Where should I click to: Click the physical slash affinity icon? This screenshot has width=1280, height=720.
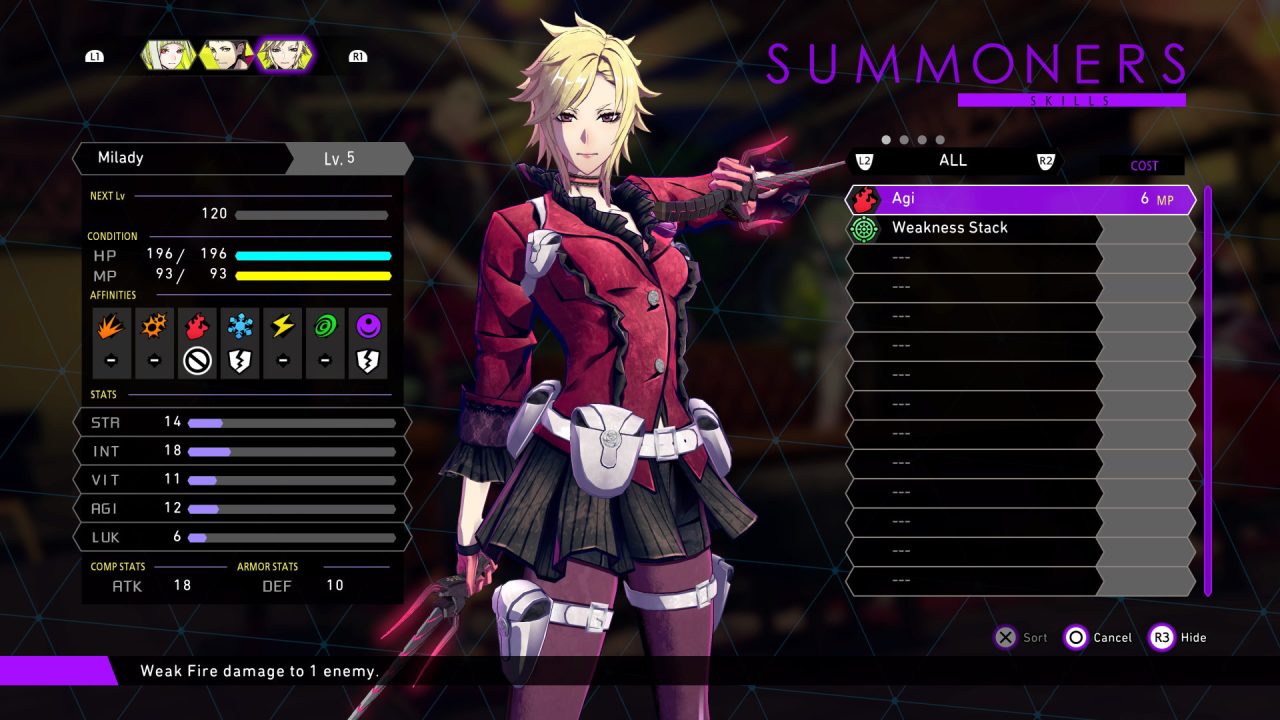tap(111, 326)
